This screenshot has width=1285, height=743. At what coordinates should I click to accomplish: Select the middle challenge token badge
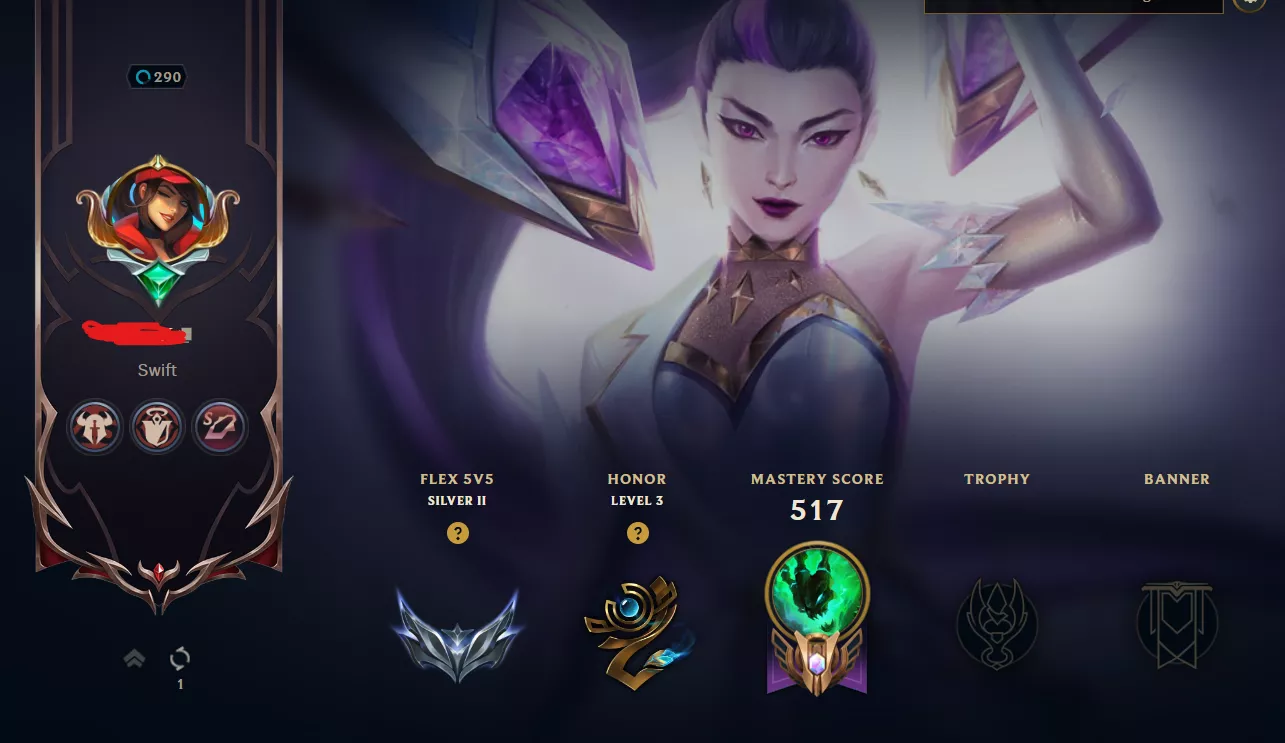(x=157, y=427)
